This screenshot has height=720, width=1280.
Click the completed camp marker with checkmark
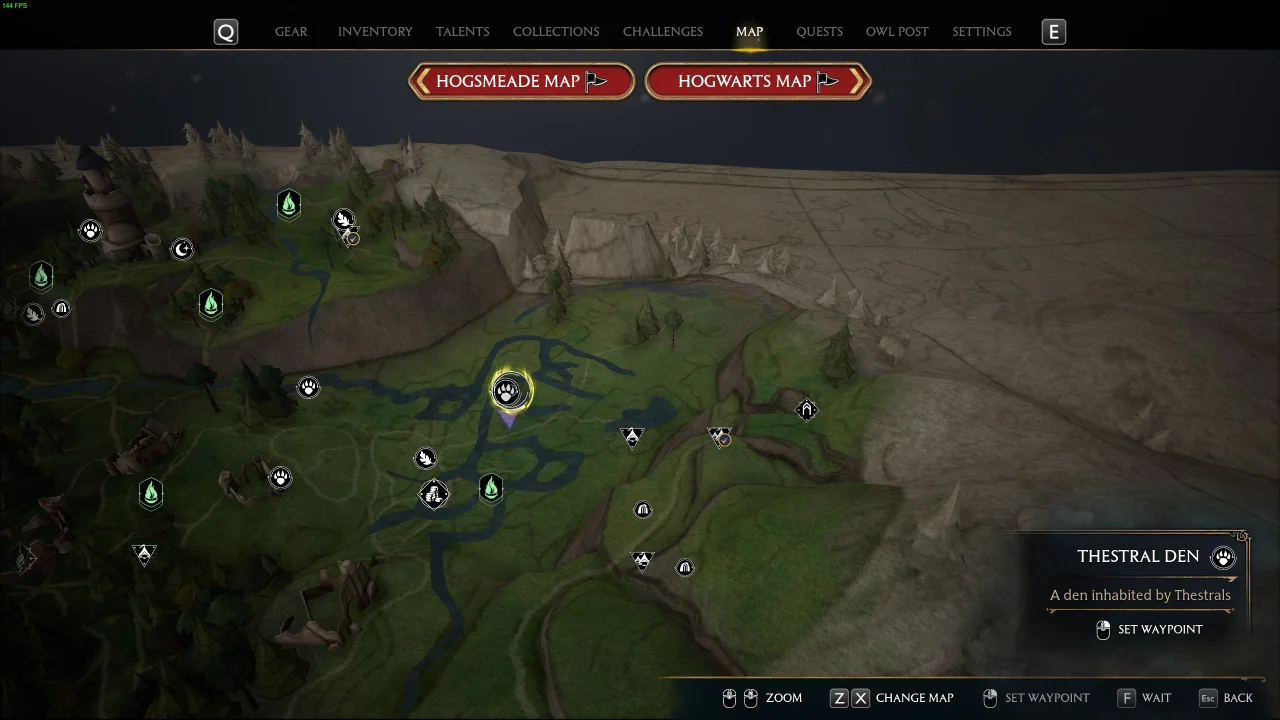719,437
